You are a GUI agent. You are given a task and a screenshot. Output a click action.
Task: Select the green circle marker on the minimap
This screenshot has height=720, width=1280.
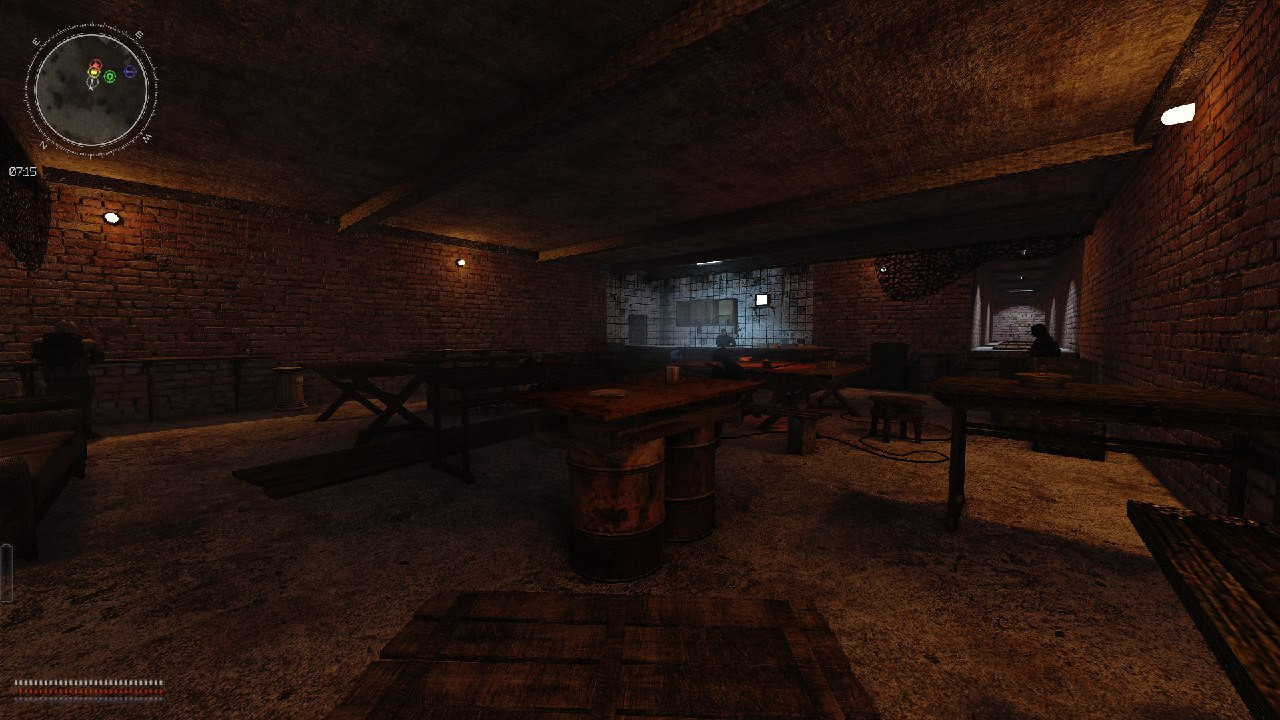pyautogui.click(x=110, y=76)
